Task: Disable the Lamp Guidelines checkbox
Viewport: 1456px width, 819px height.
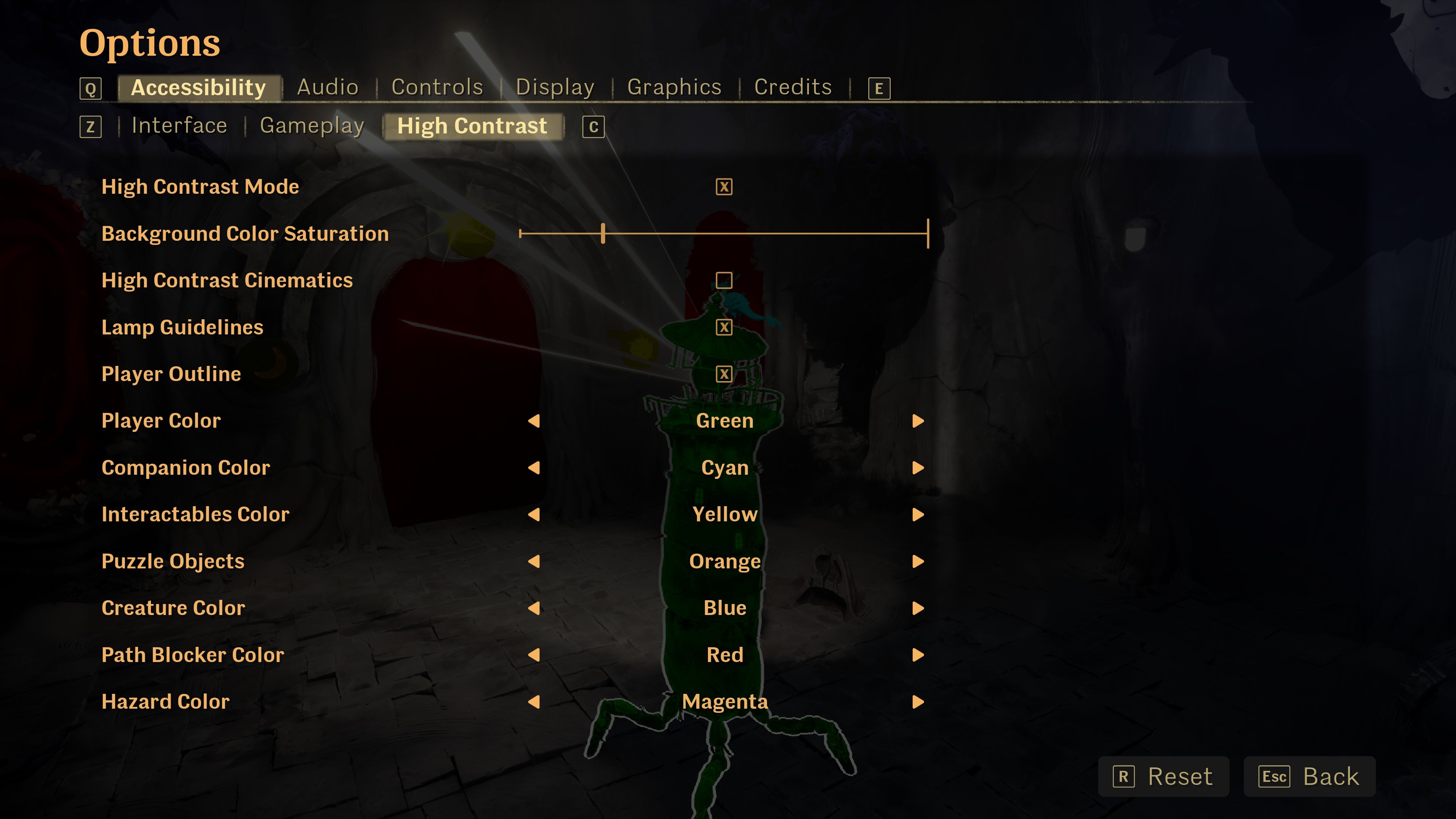Action: coord(724,327)
